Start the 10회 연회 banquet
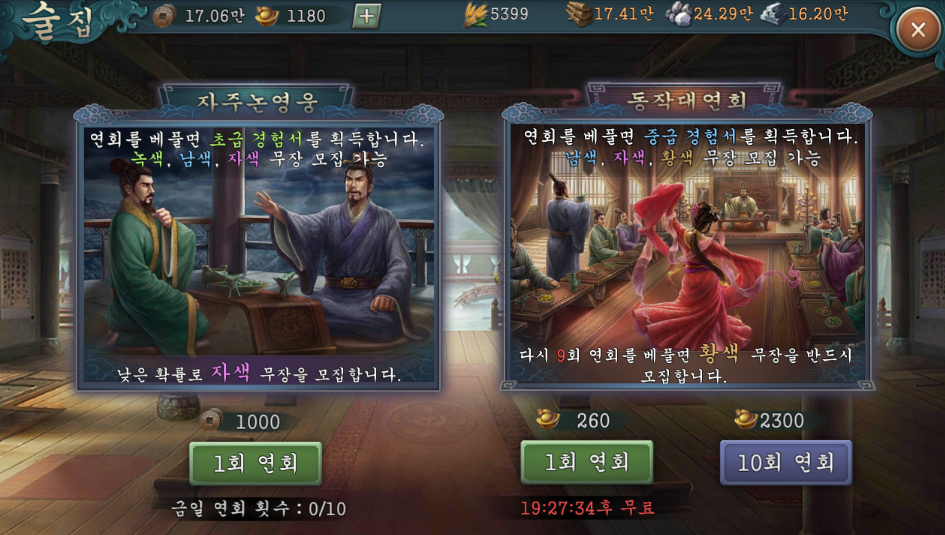 tap(785, 462)
